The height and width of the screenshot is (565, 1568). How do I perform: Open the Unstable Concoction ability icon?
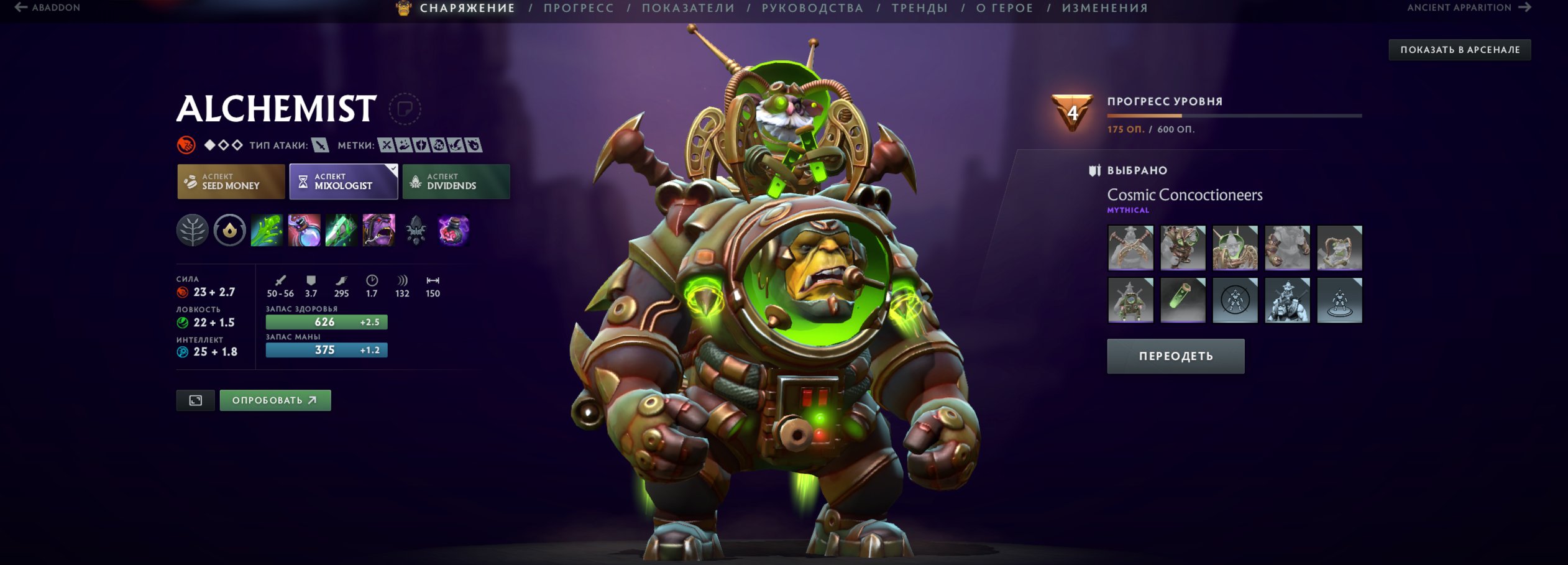(x=305, y=231)
